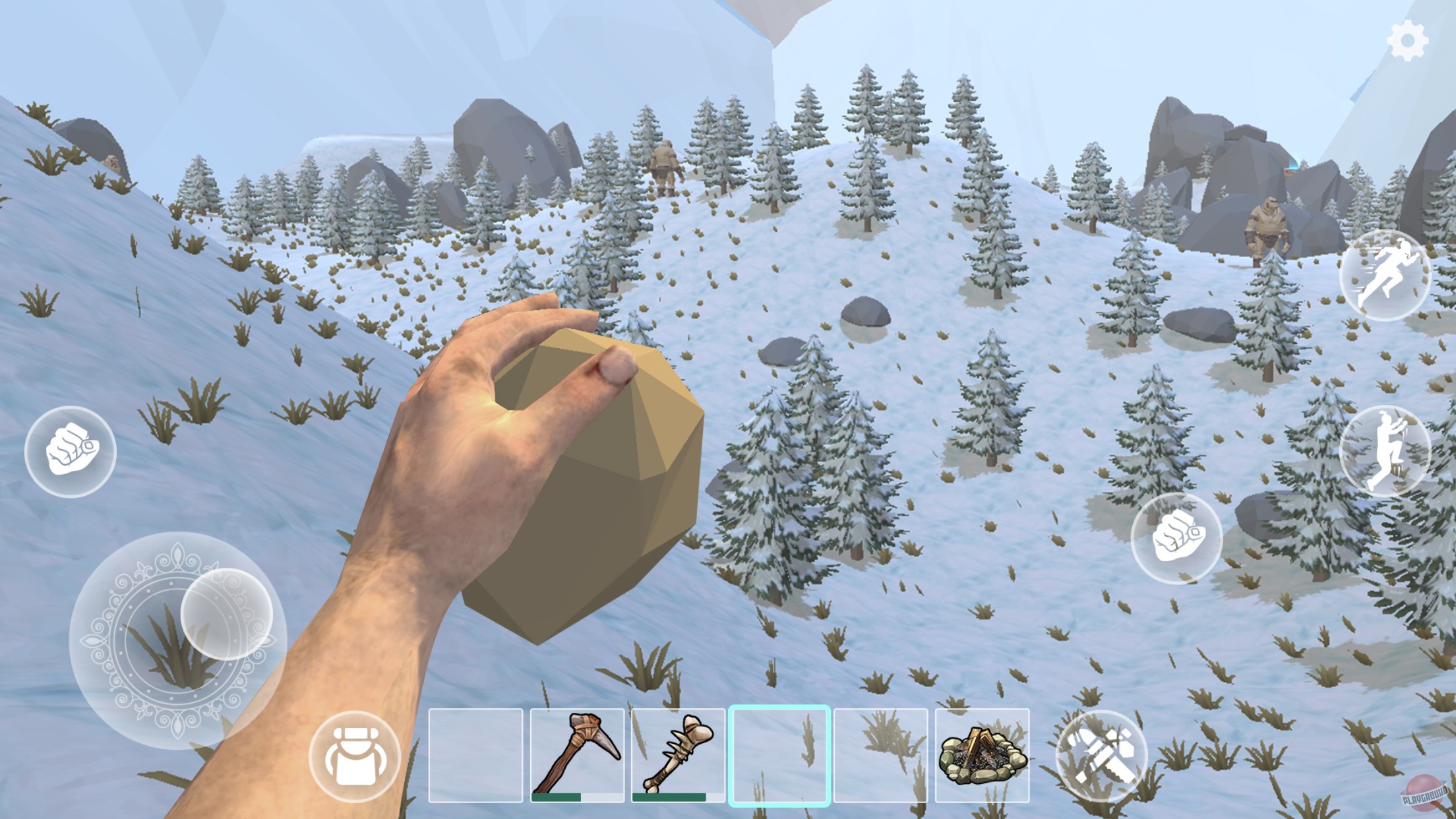This screenshot has width=1456, height=819.
Task: Tap the pickaxe durability bar
Action: tap(576, 797)
